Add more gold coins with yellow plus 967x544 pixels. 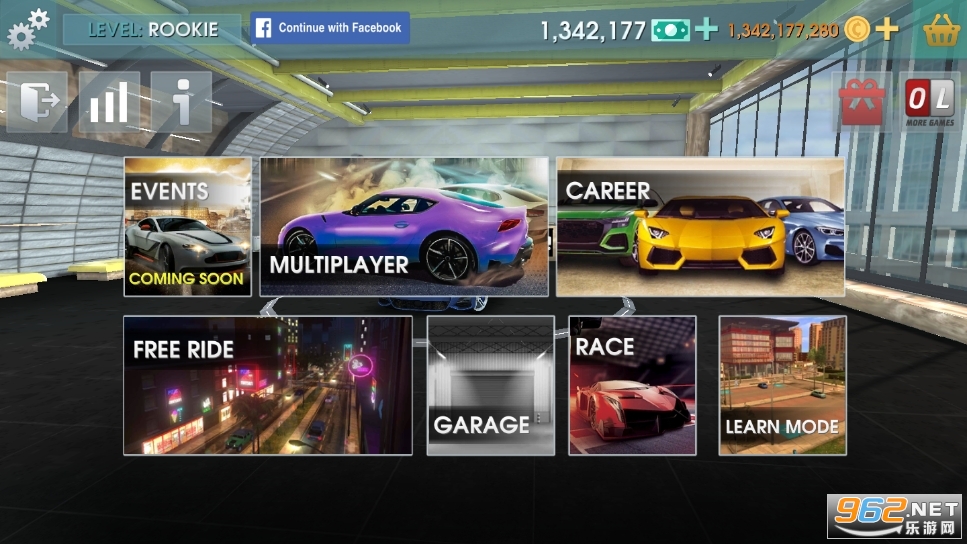[x=887, y=29]
